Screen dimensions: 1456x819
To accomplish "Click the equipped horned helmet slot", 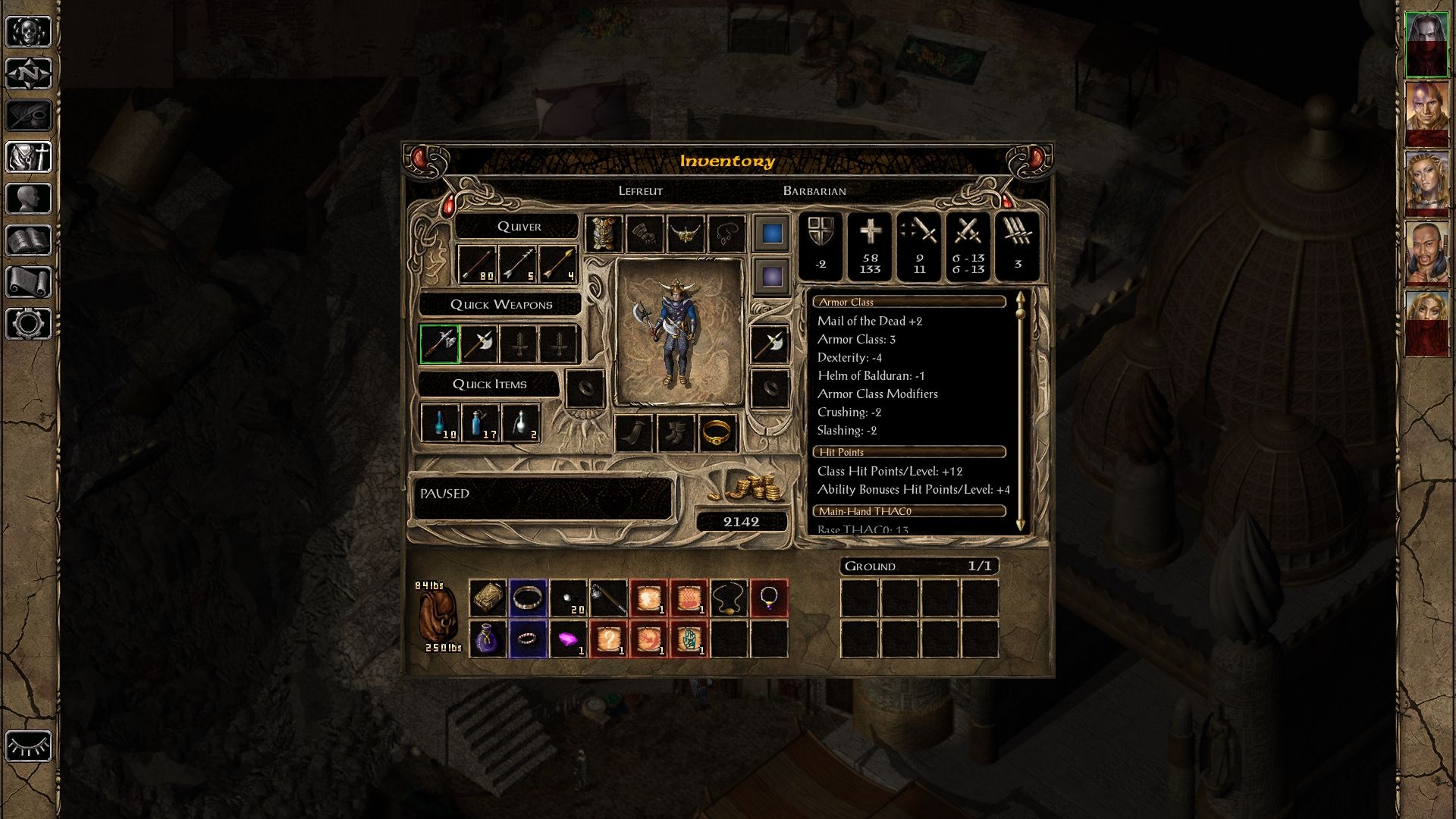I will 686,234.
